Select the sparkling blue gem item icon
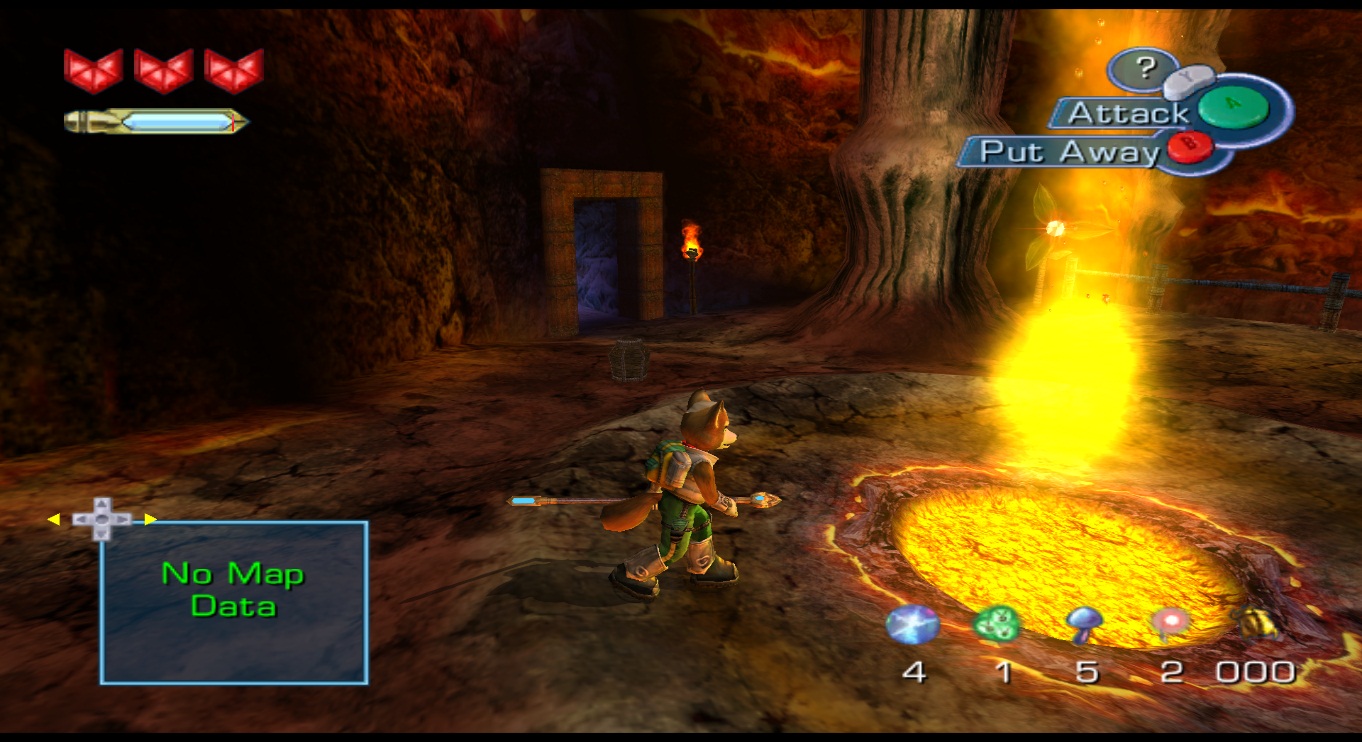Image resolution: width=1362 pixels, height=742 pixels. point(913,625)
